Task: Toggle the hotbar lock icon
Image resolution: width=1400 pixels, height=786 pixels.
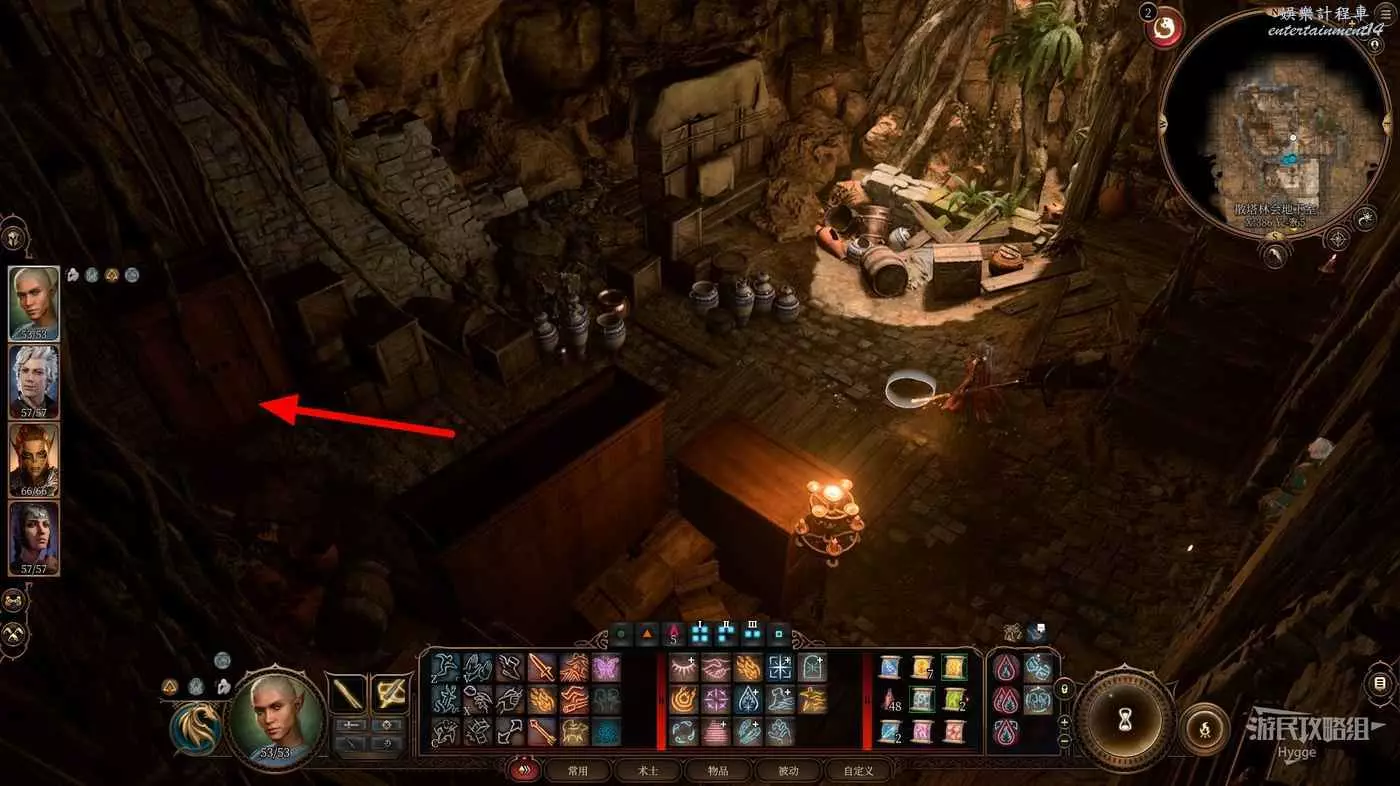Action: pos(1064,688)
